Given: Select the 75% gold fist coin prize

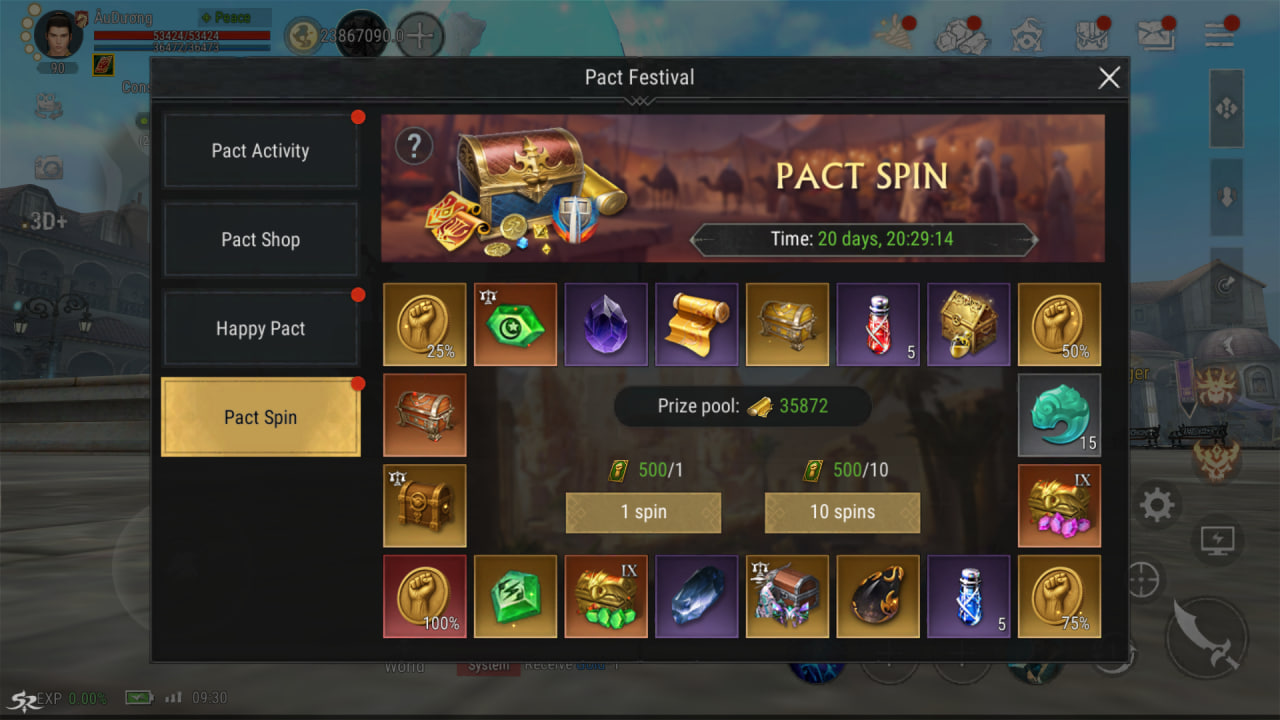Looking at the screenshot, I should point(1059,596).
